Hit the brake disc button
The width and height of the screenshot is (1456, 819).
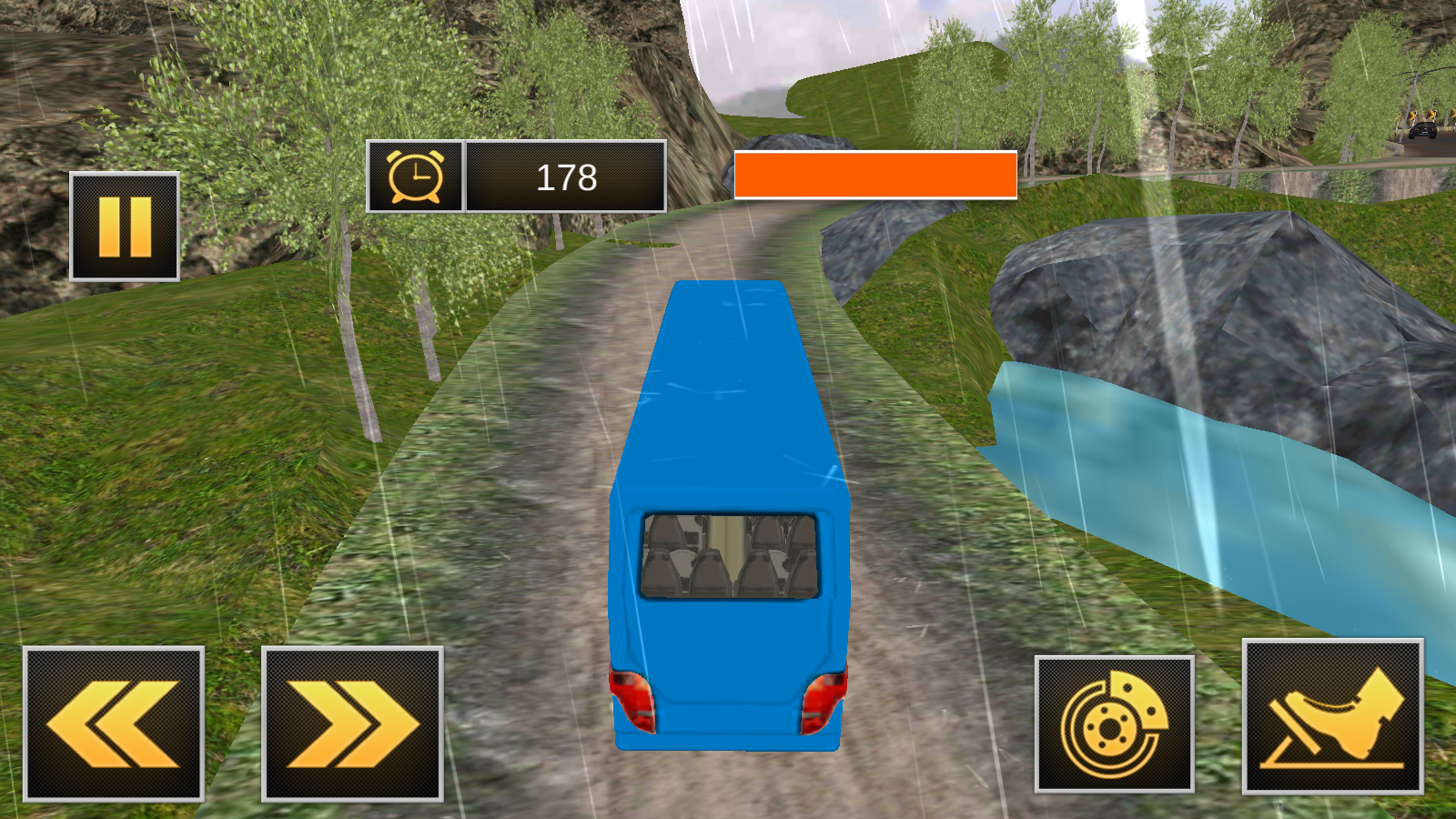coord(1114,723)
